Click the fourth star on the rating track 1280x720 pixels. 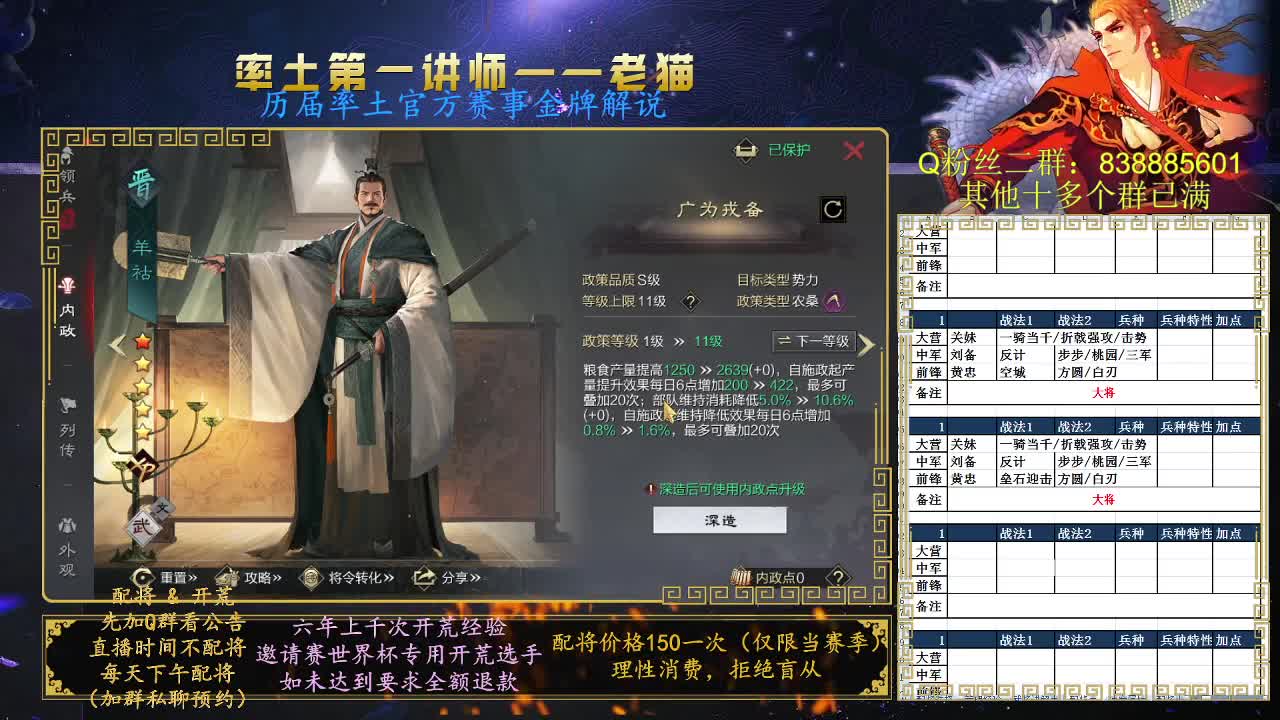(140, 408)
